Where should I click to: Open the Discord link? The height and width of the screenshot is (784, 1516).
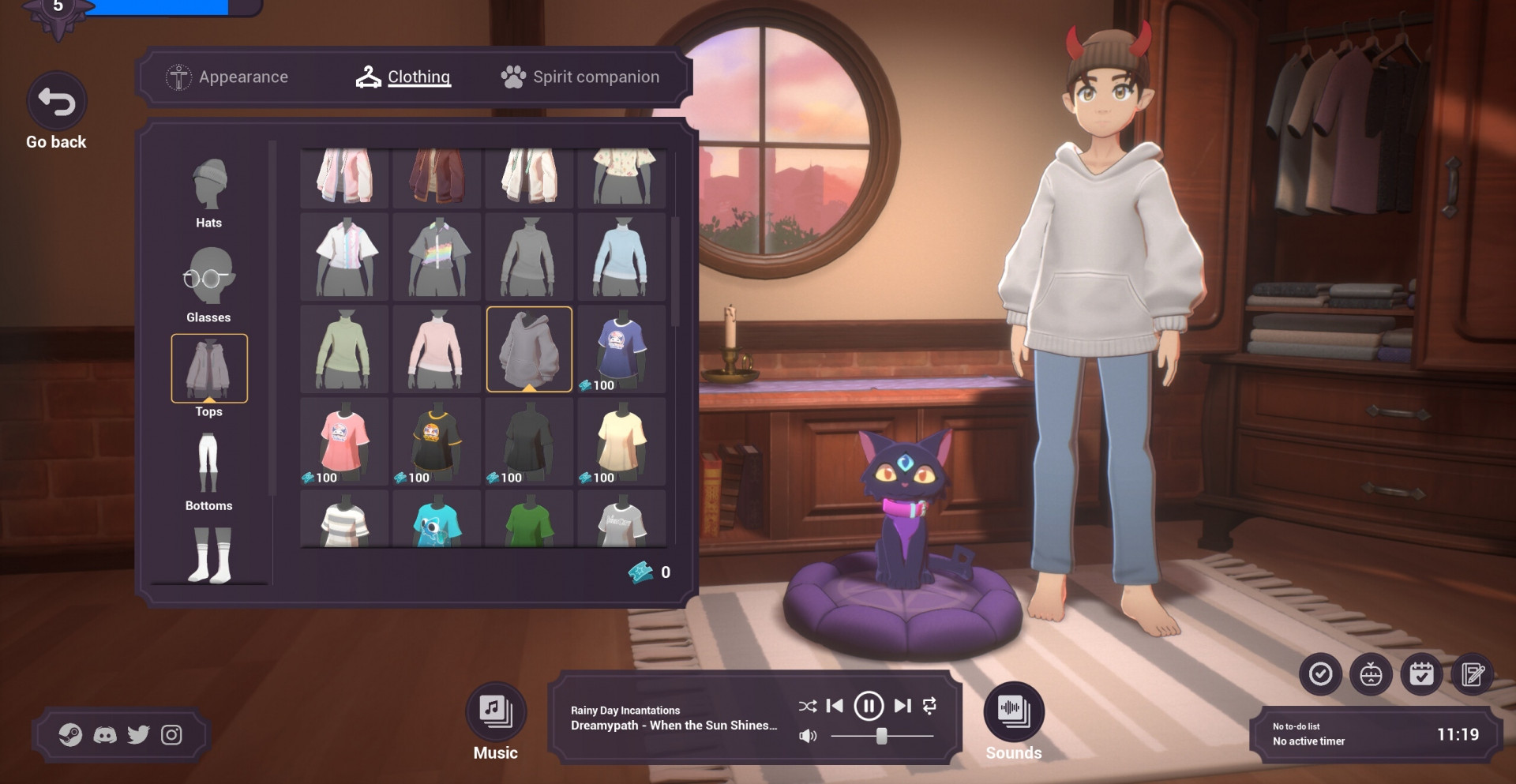click(105, 735)
